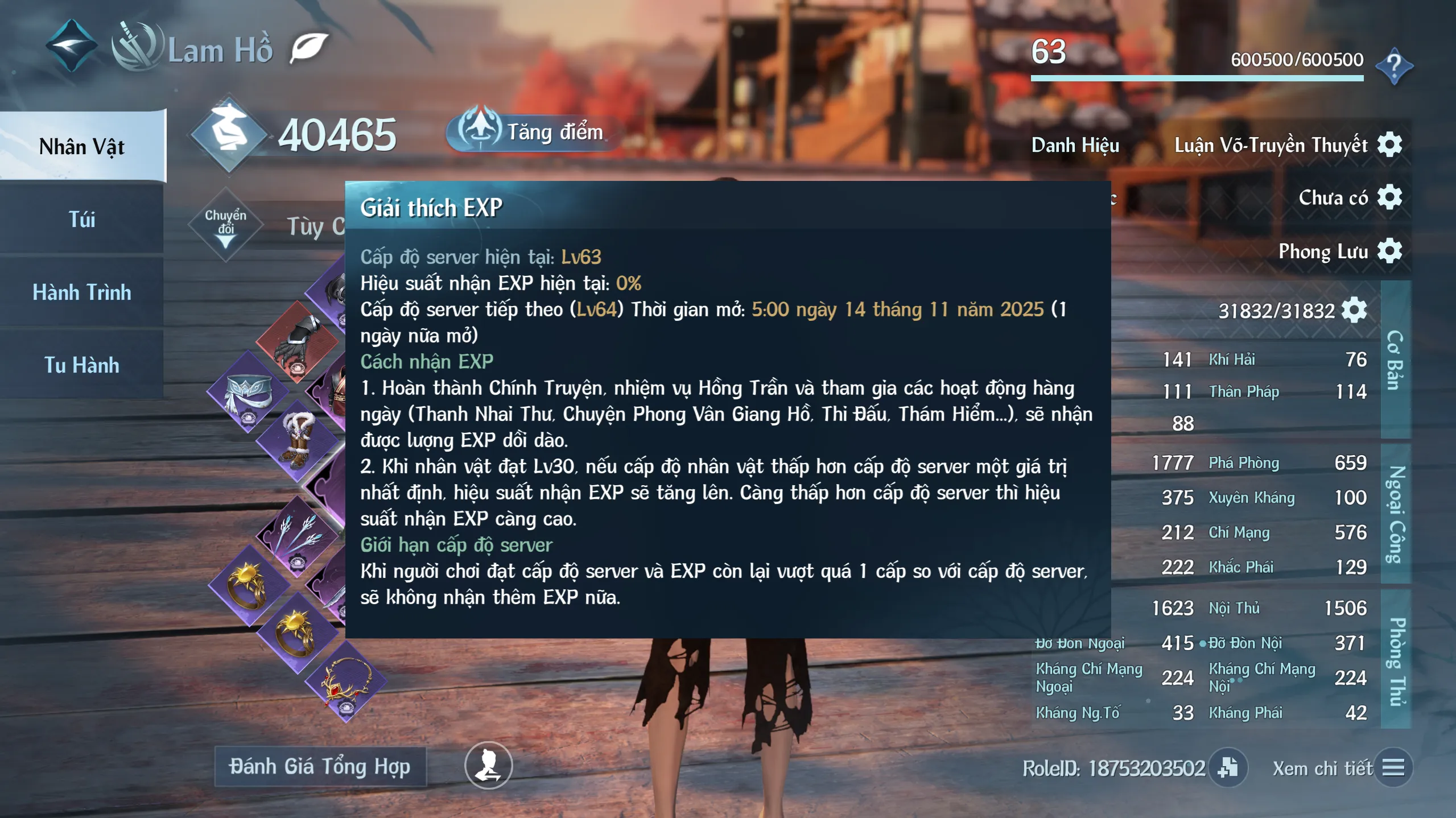Click the gear beside 31832/31832
Viewport: 1456px width, 818px height.
coord(1354,311)
